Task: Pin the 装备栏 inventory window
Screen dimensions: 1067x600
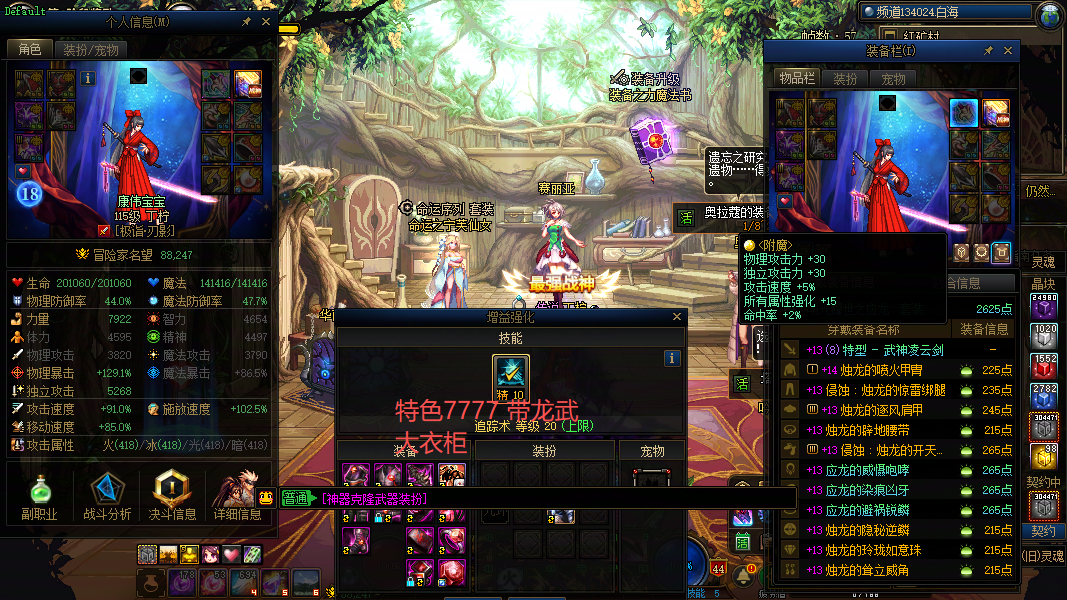Action: [989, 50]
